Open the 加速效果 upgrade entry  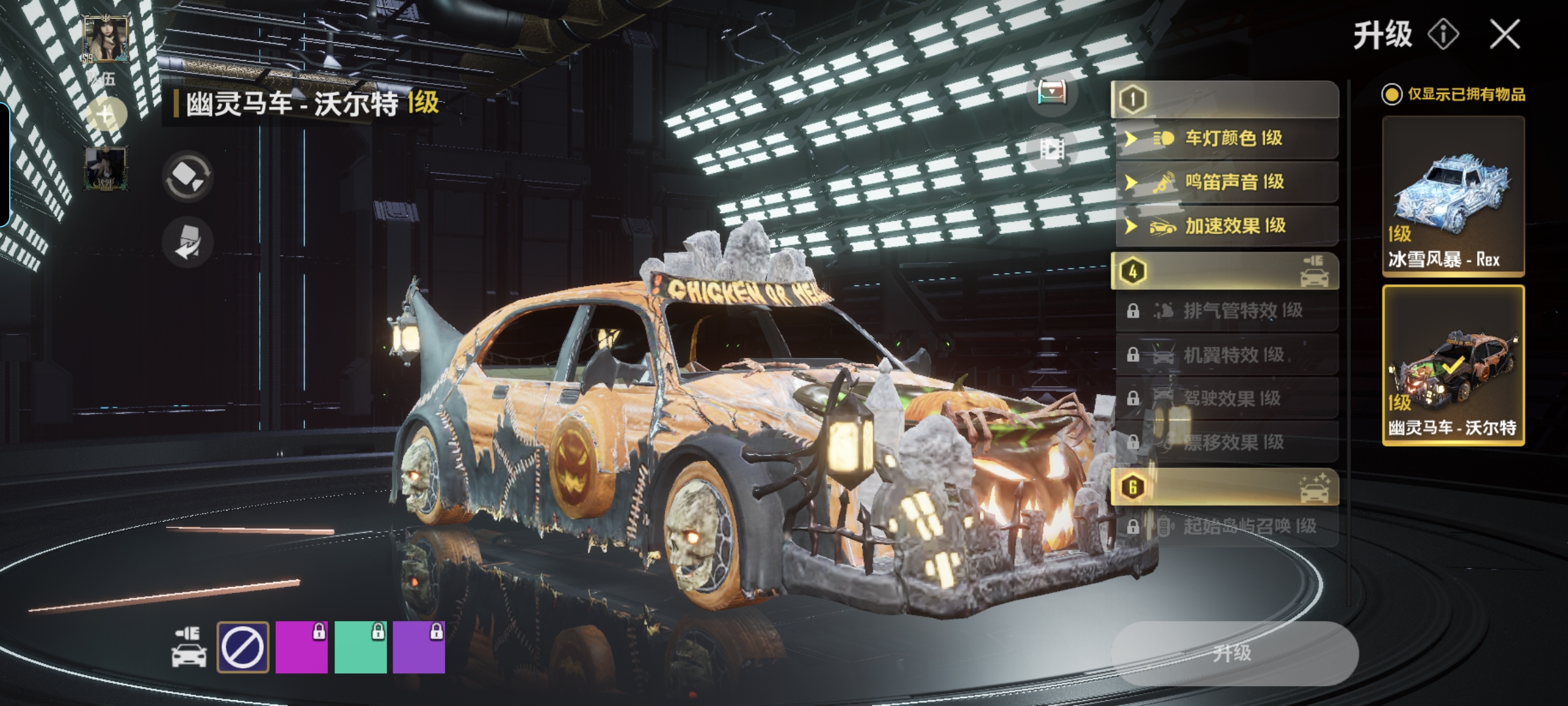tap(1226, 226)
